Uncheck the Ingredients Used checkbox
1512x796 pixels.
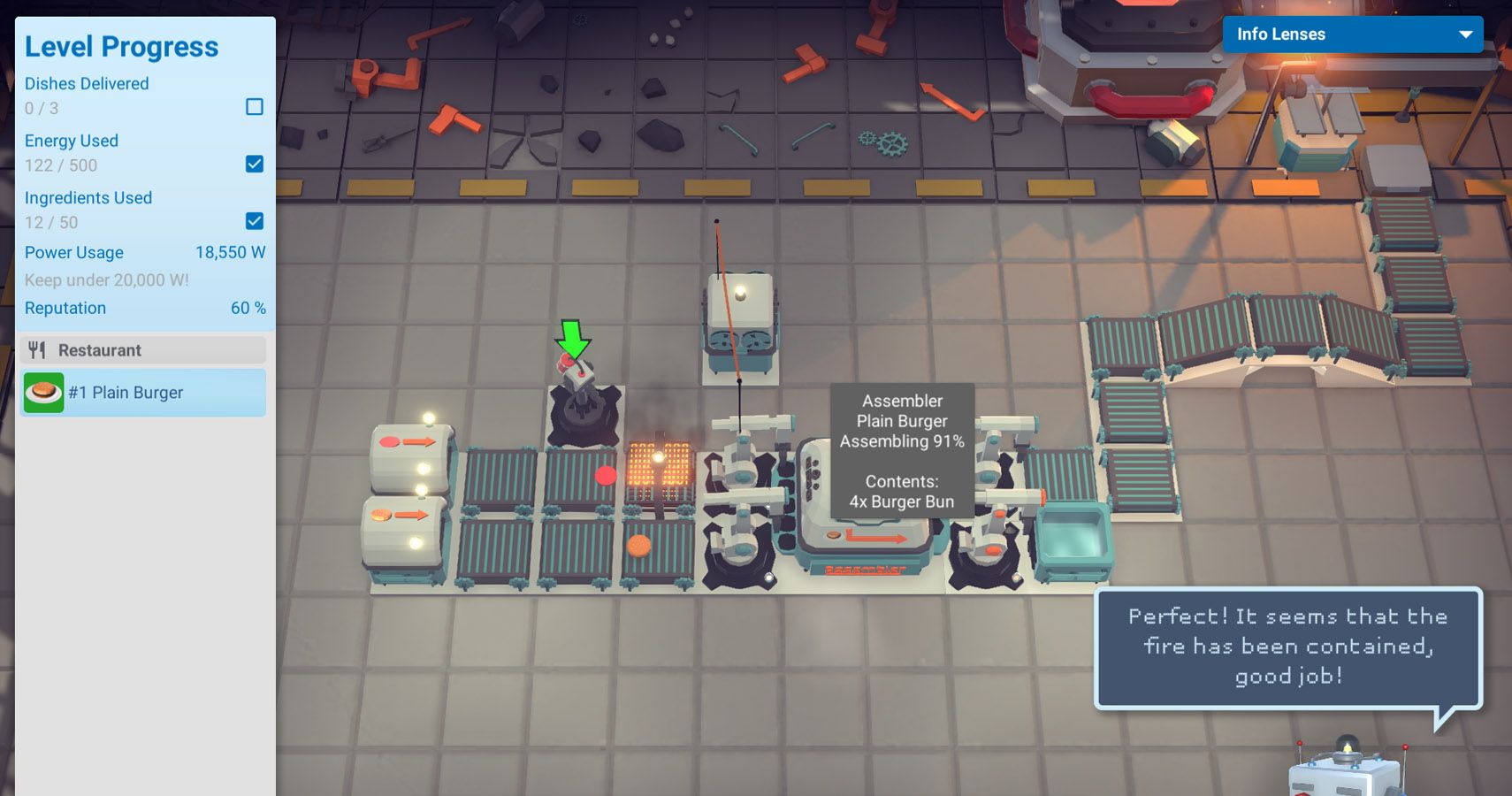tap(255, 221)
